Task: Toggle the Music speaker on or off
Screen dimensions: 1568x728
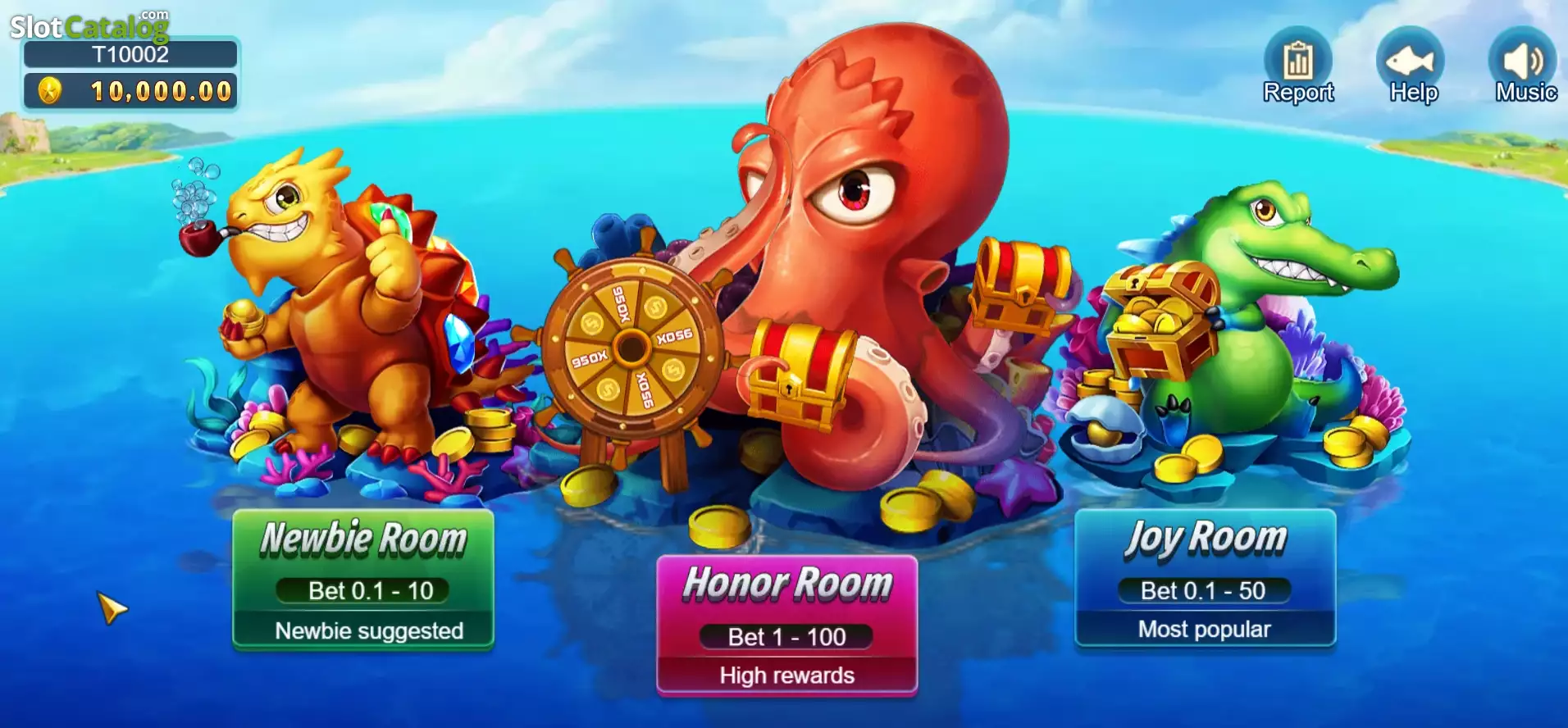Action: tap(1522, 57)
